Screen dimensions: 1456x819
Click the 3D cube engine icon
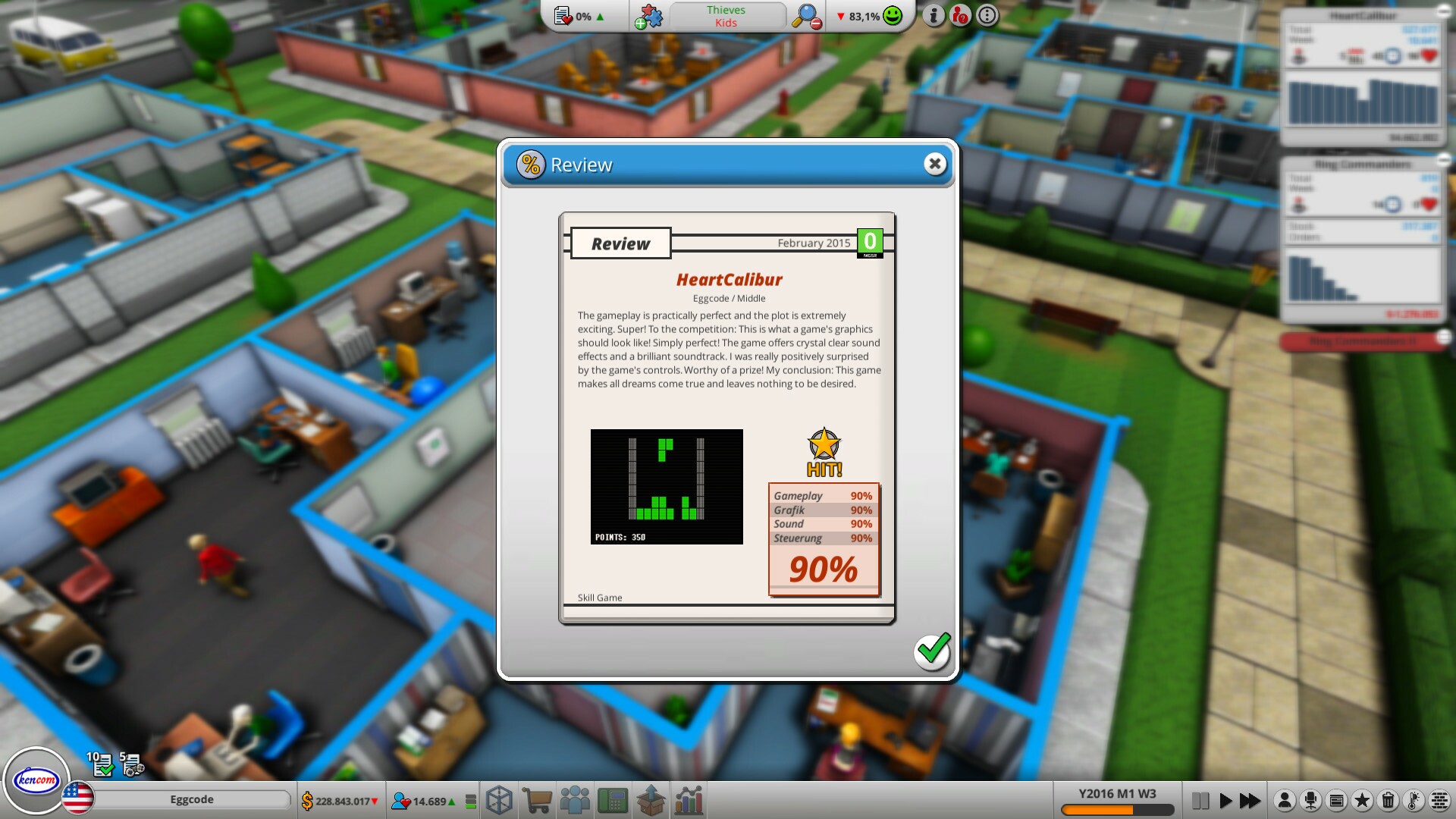(499, 800)
